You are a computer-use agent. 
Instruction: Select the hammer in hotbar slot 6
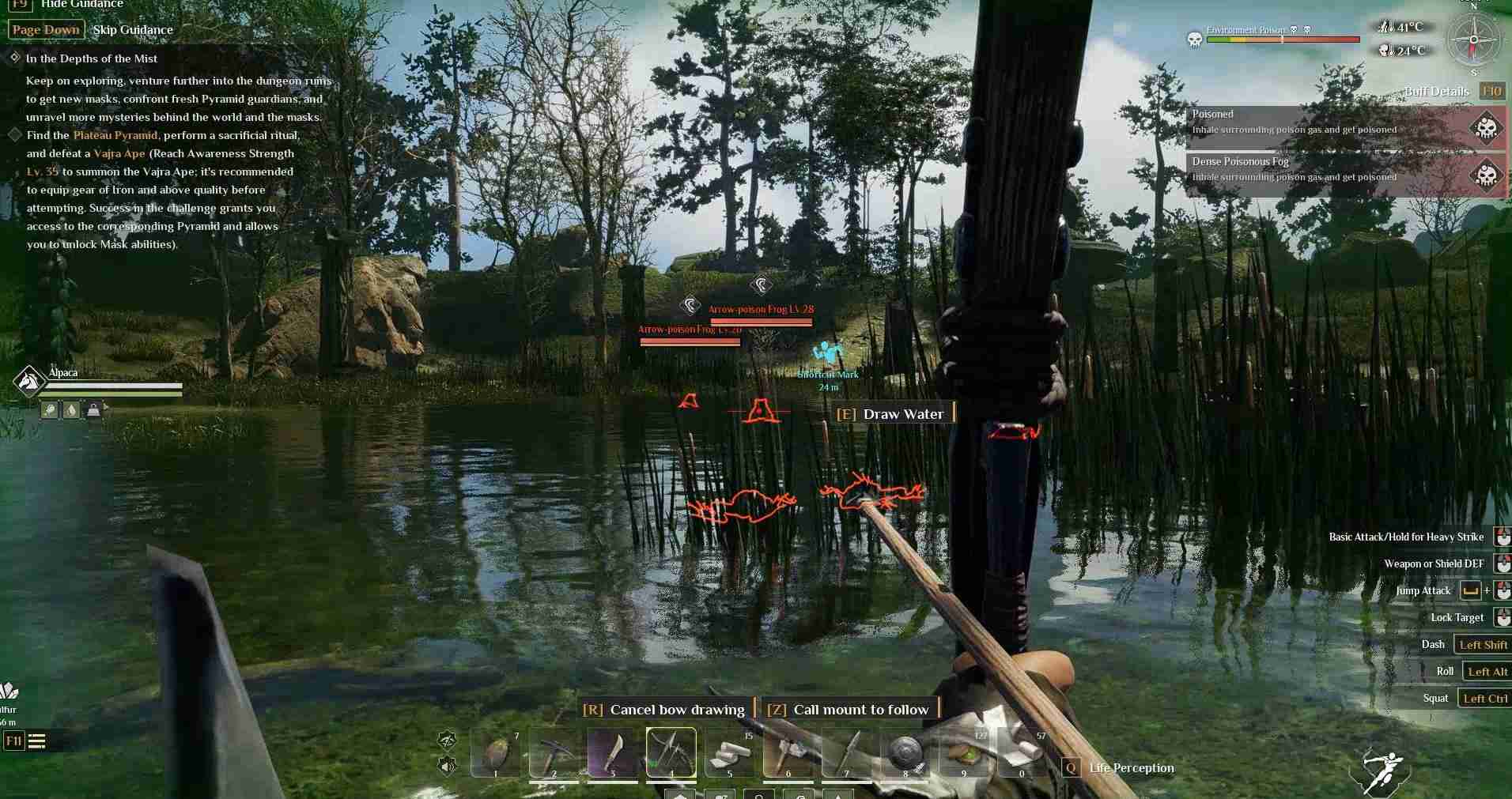(x=788, y=752)
